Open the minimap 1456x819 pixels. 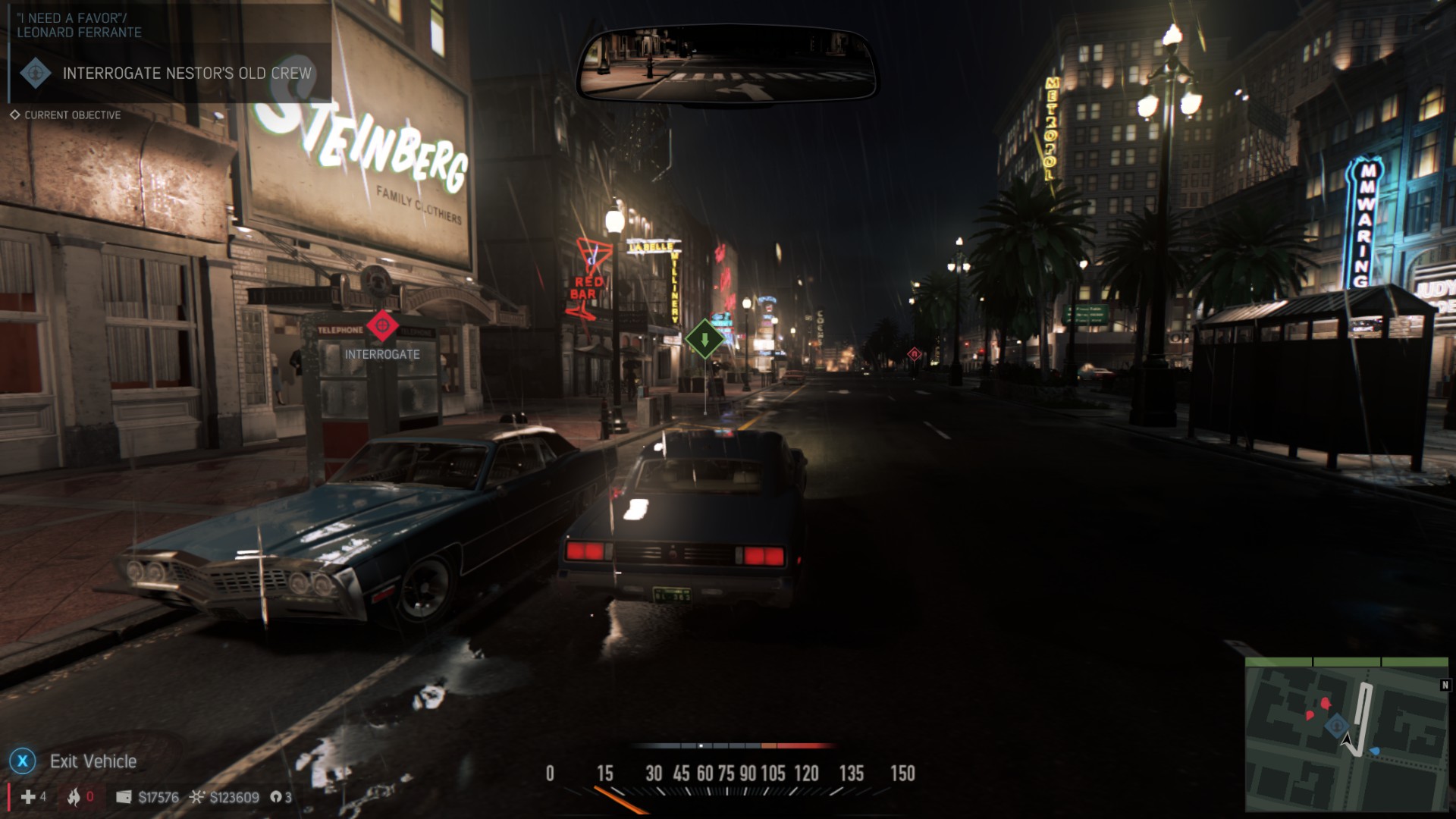[1347, 734]
